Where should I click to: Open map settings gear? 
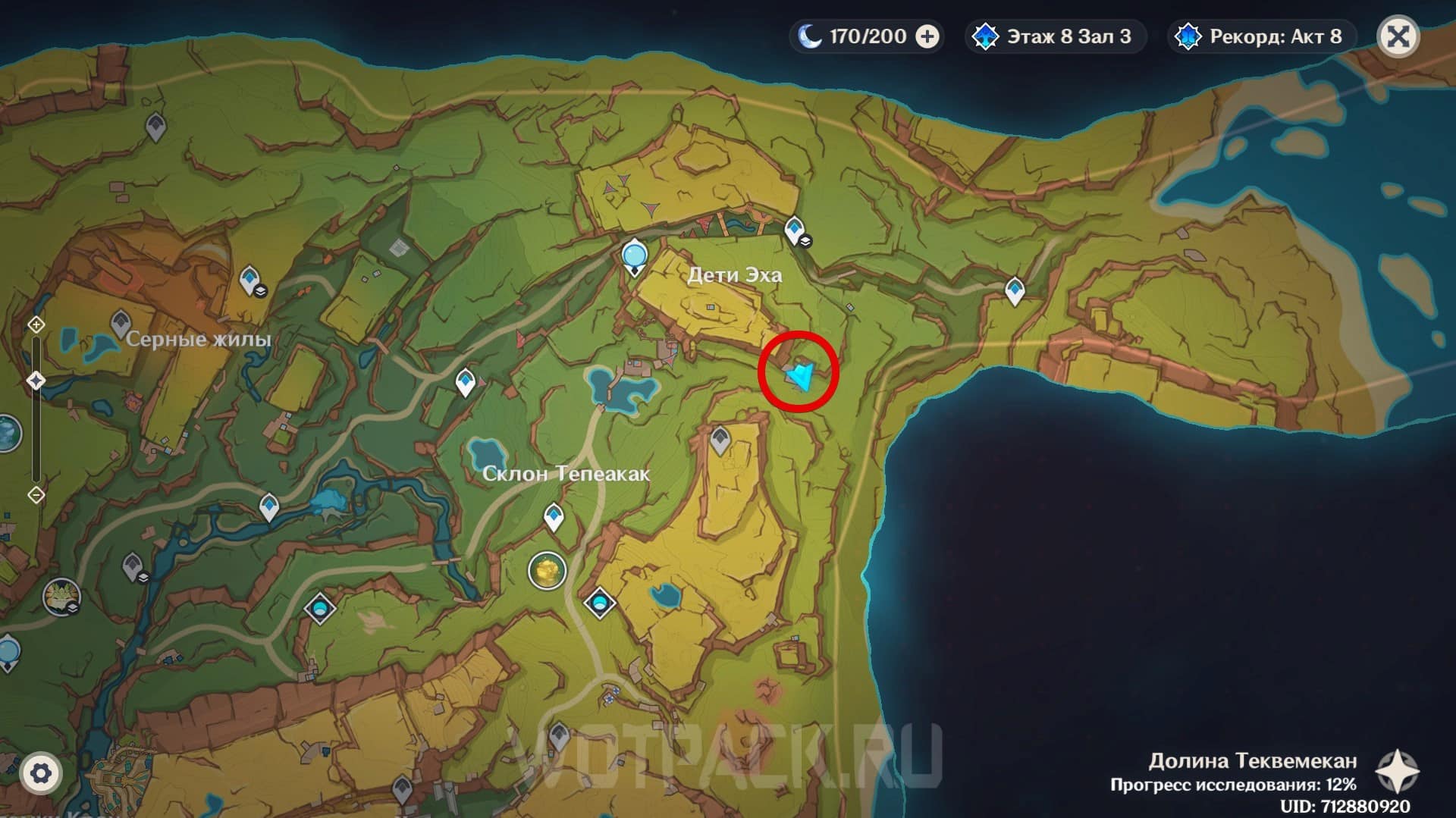pos(40,773)
